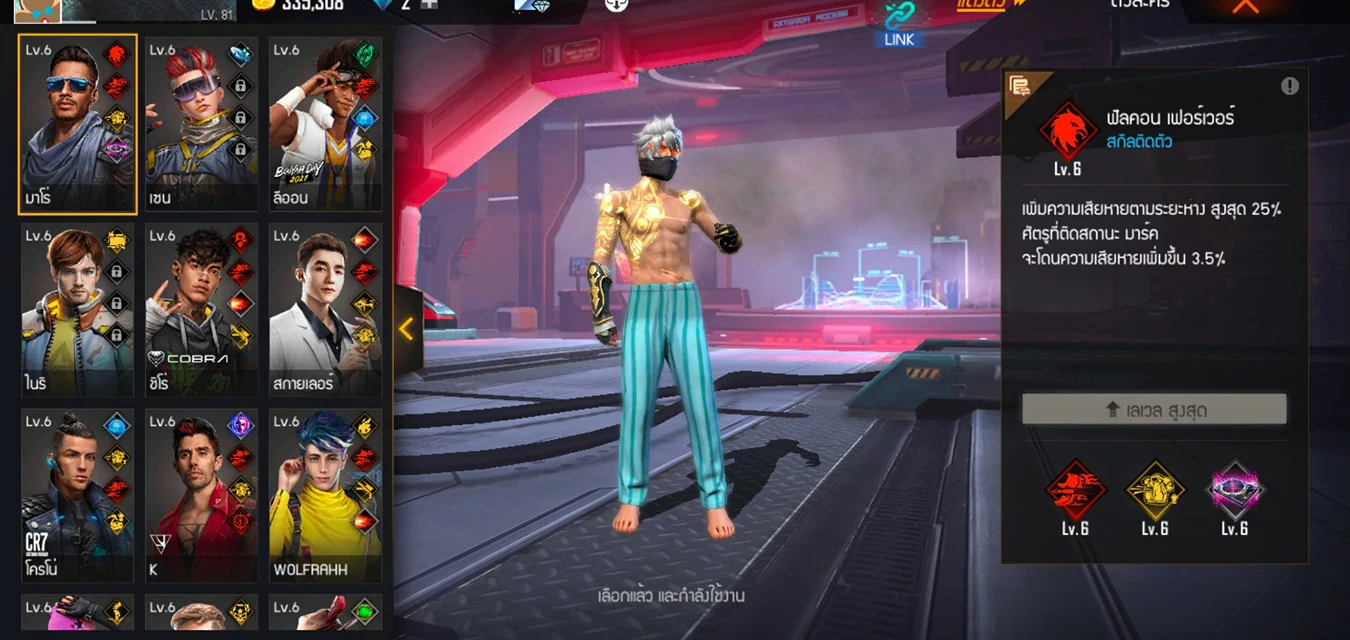Open the ชิโร COBRA character card
The width and height of the screenshot is (1350, 640).
pyautogui.click(x=201, y=309)
